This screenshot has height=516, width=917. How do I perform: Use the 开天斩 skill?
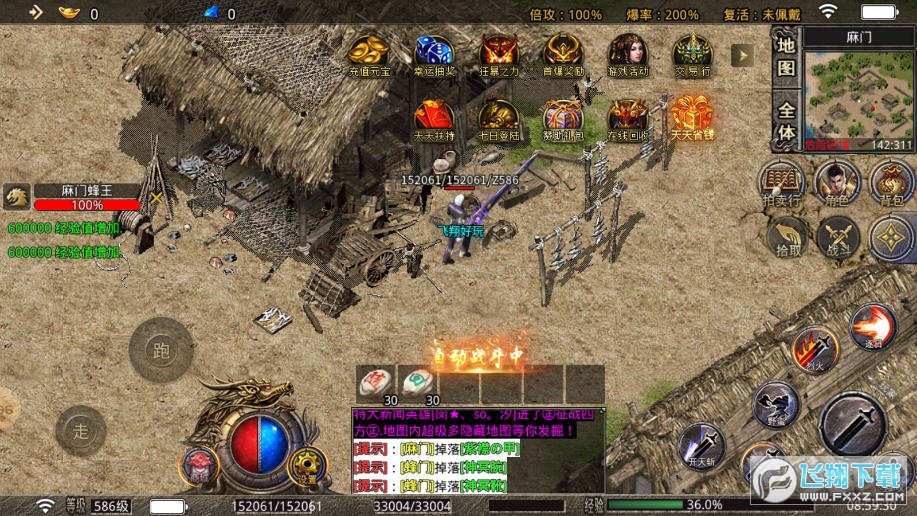(701, 446)
